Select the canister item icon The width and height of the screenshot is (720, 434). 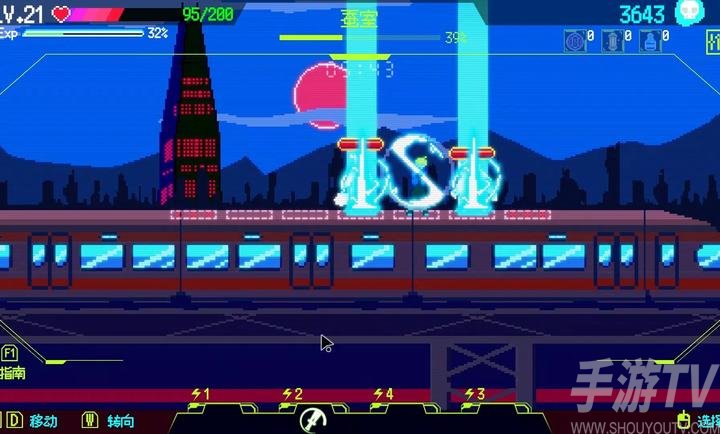point(614,41)
